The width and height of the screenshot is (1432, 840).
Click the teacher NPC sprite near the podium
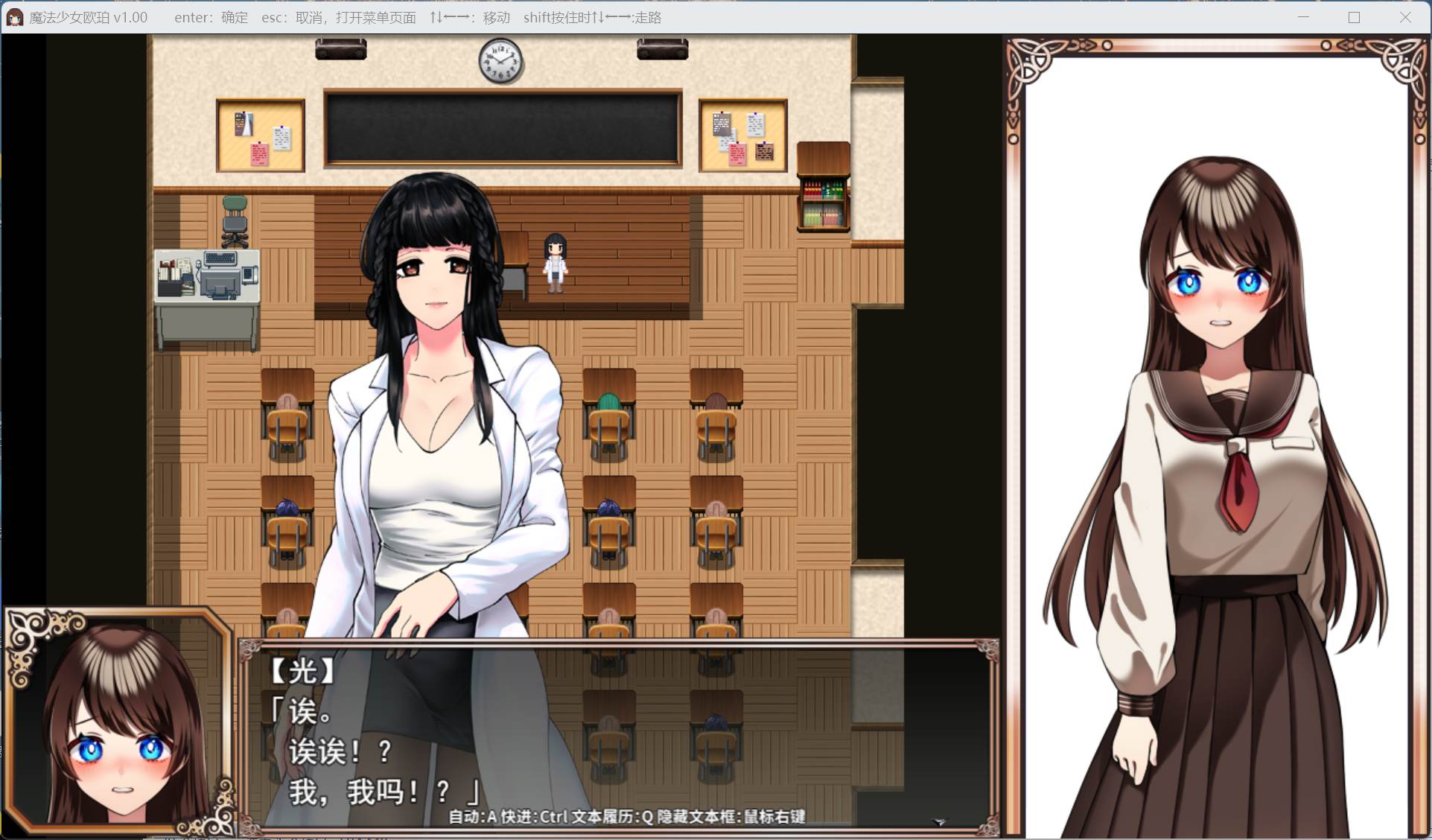(553, 264)
